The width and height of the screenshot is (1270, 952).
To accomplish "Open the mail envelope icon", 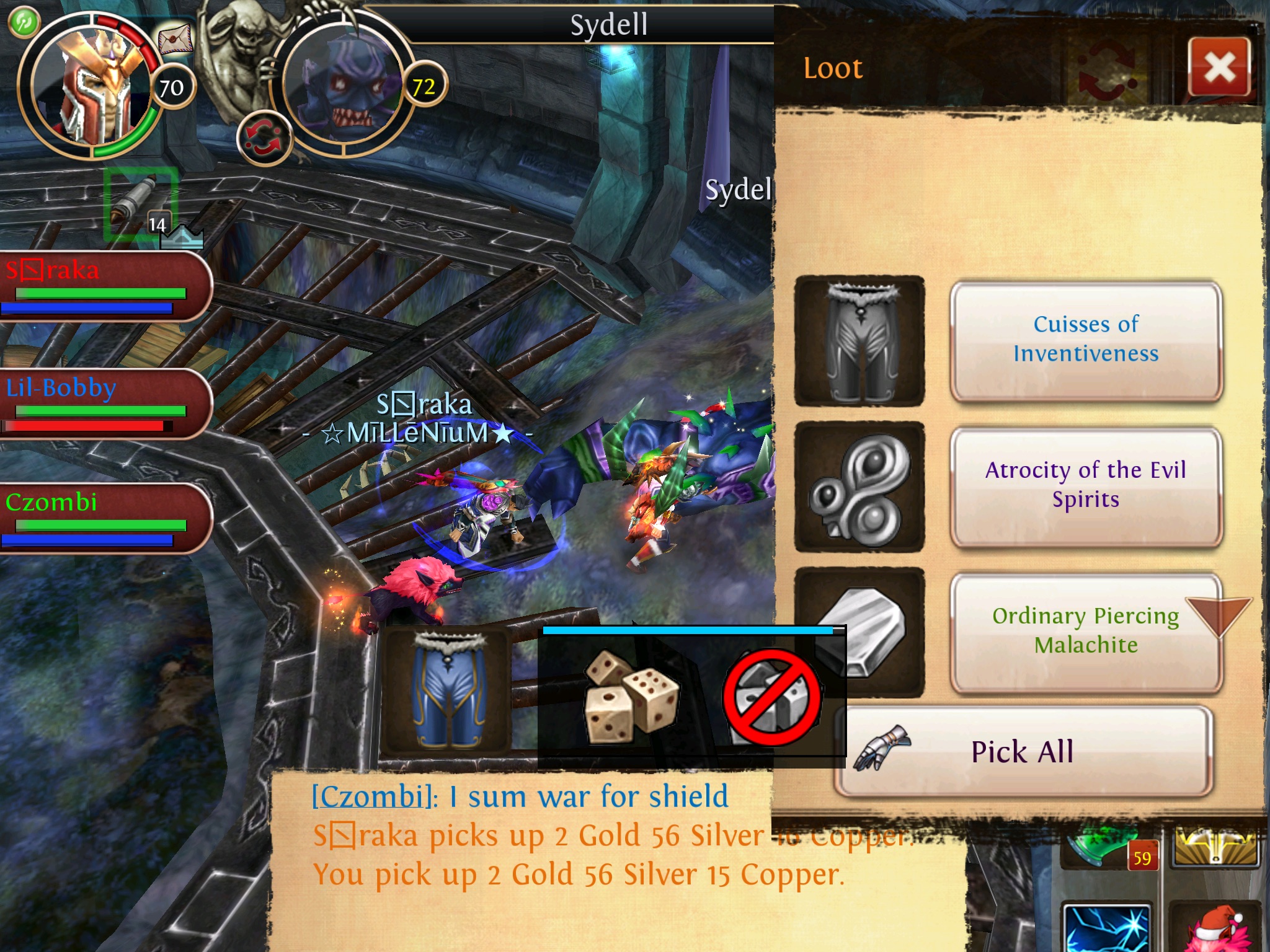I will (175, 40).
